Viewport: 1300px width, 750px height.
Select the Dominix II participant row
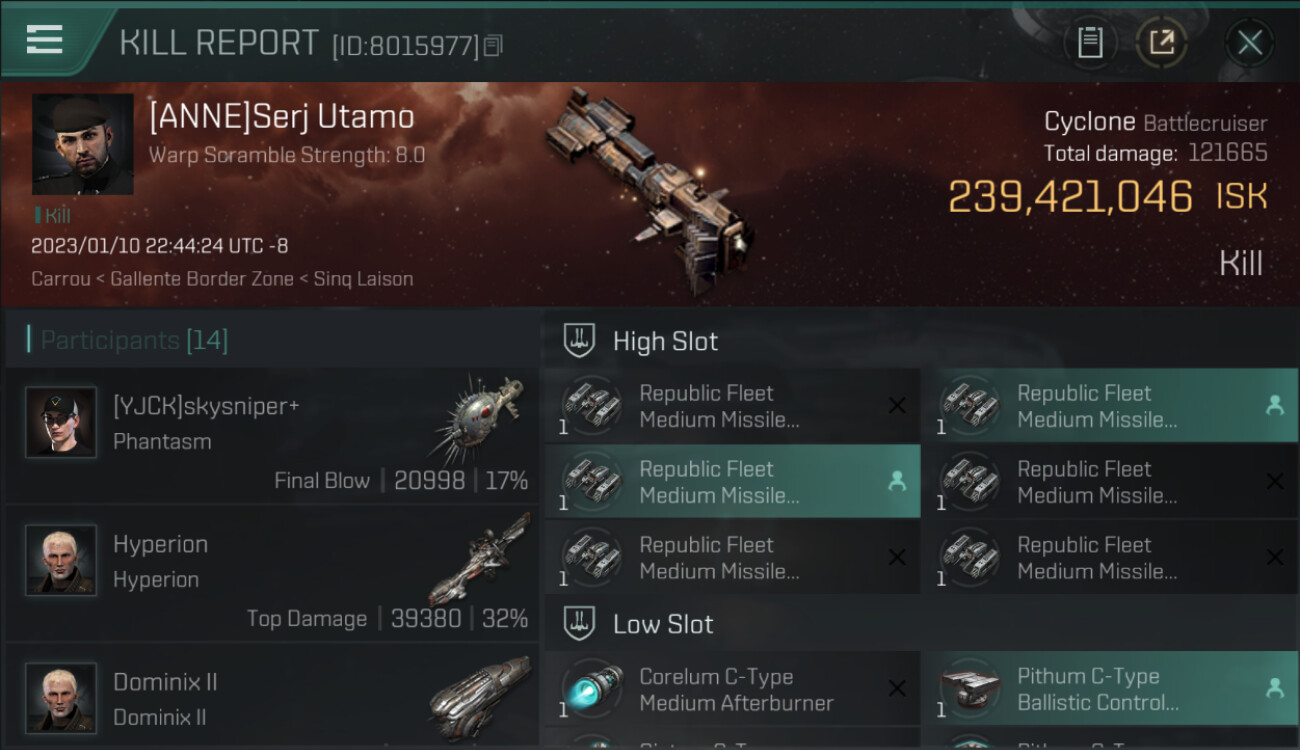pyautogui.click(x=271, y=698)
